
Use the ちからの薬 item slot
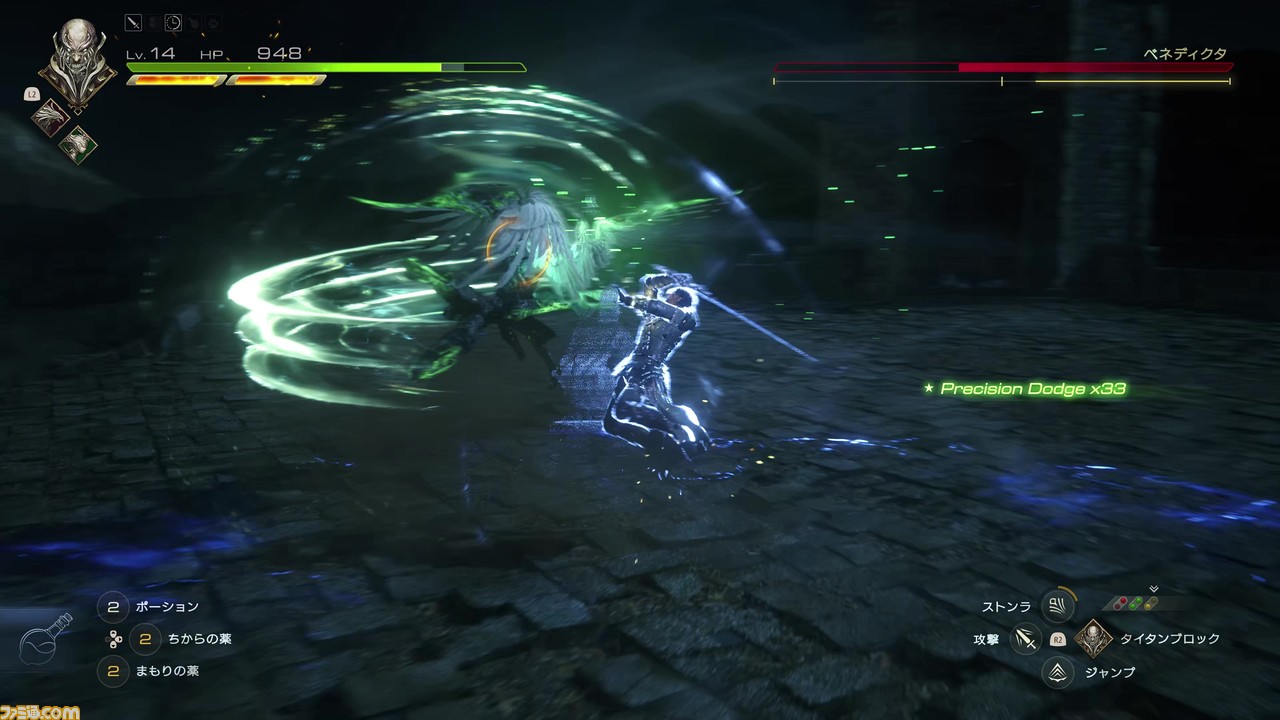146,639
